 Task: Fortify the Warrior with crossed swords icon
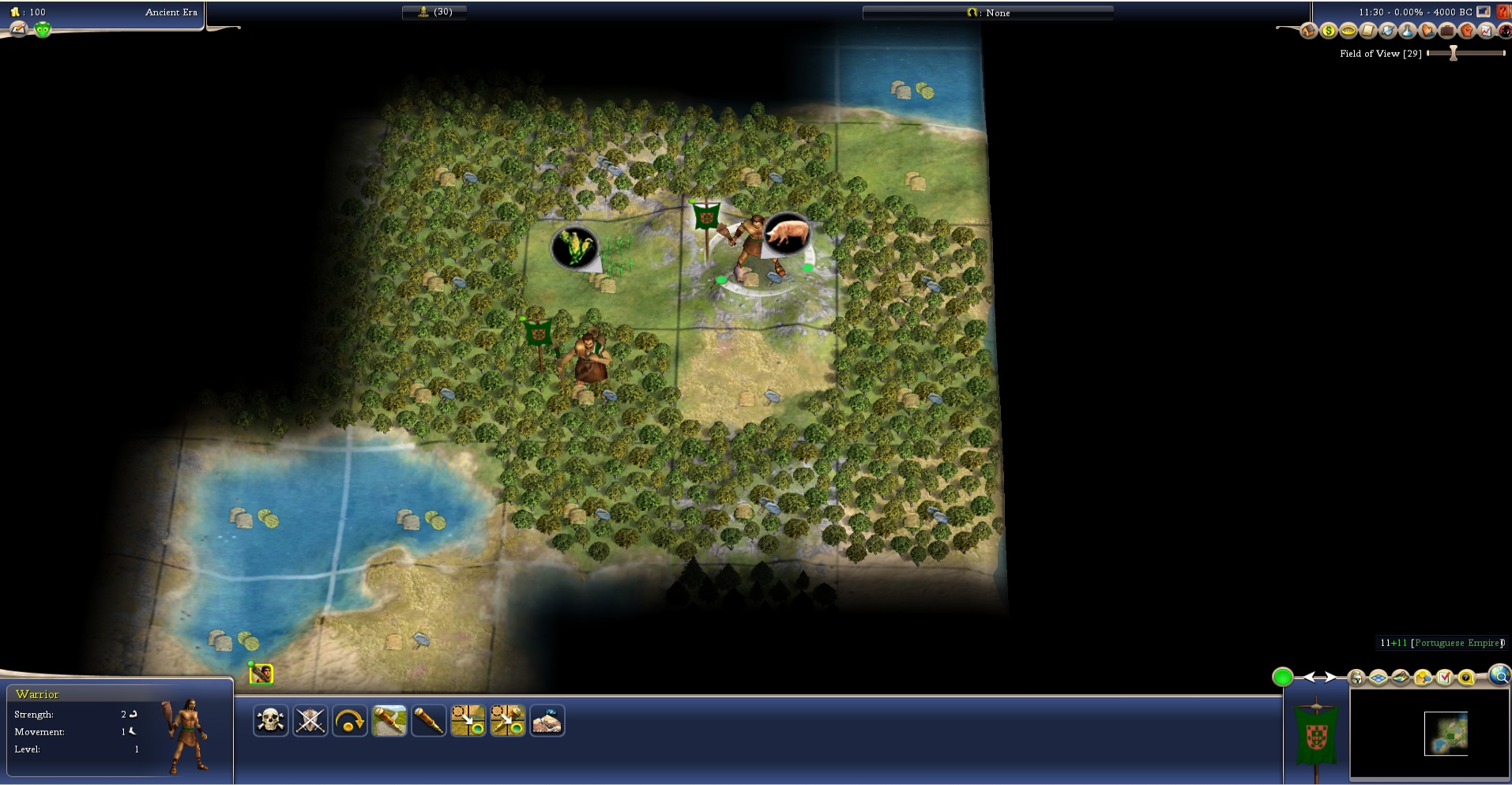pos(310,720)
